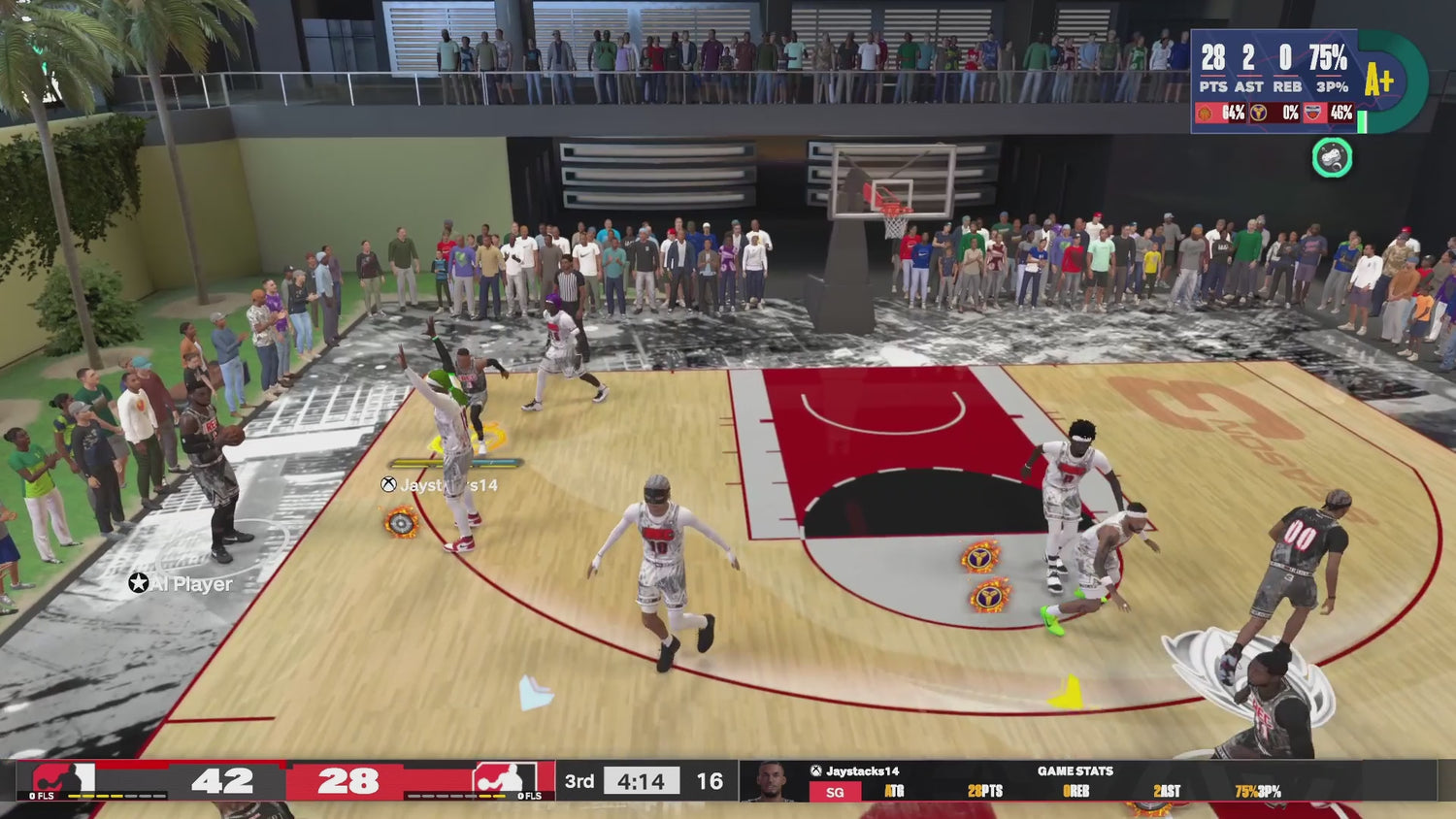Click the red badge logo showing 64%
This screenshot has width=1456, height=819.
pos(1204,113)
